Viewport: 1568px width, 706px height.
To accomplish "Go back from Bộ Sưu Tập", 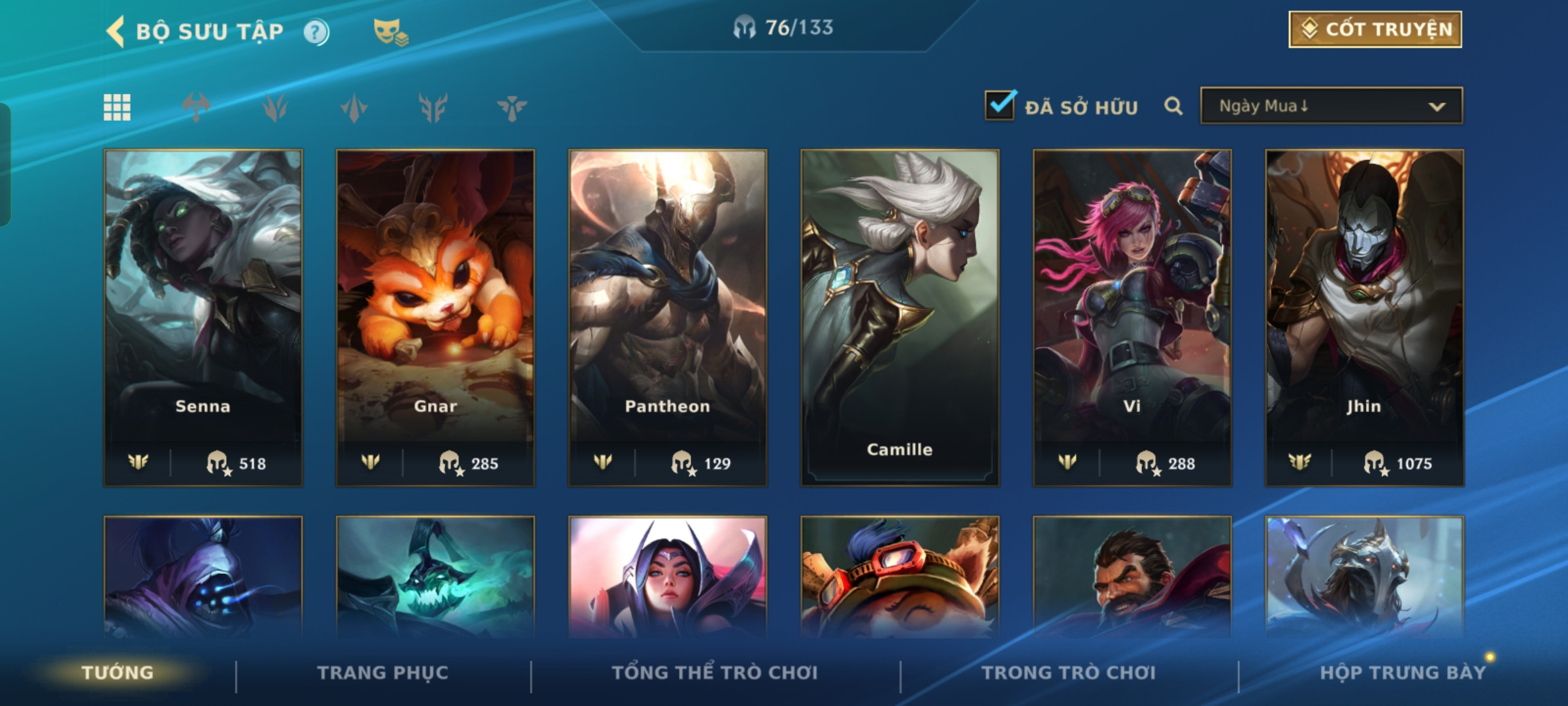I will click(x=116, y=31).
